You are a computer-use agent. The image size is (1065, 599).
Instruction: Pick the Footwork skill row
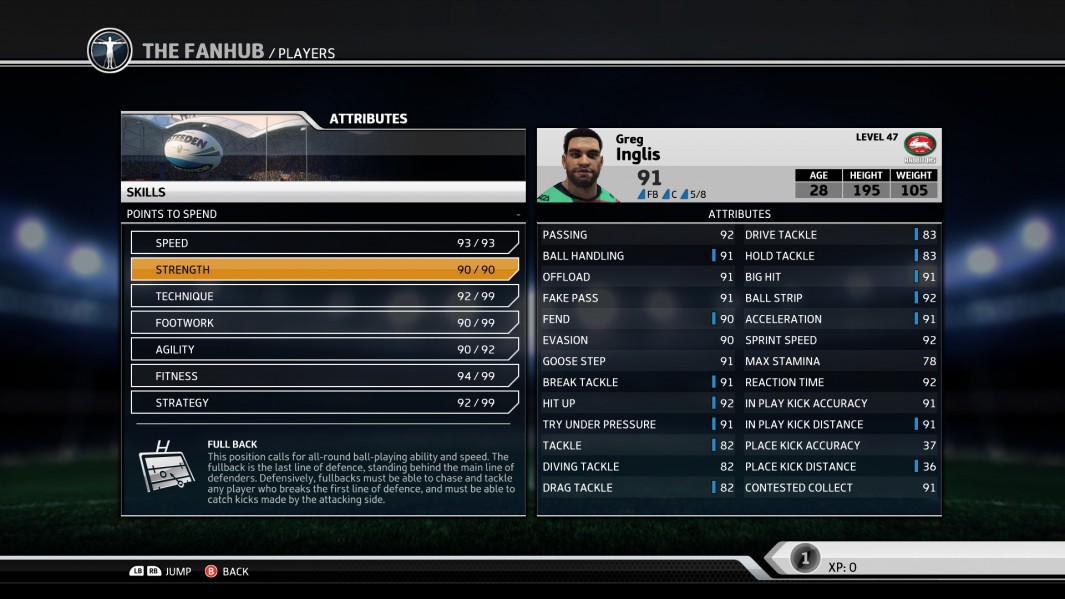click(324, 323)
